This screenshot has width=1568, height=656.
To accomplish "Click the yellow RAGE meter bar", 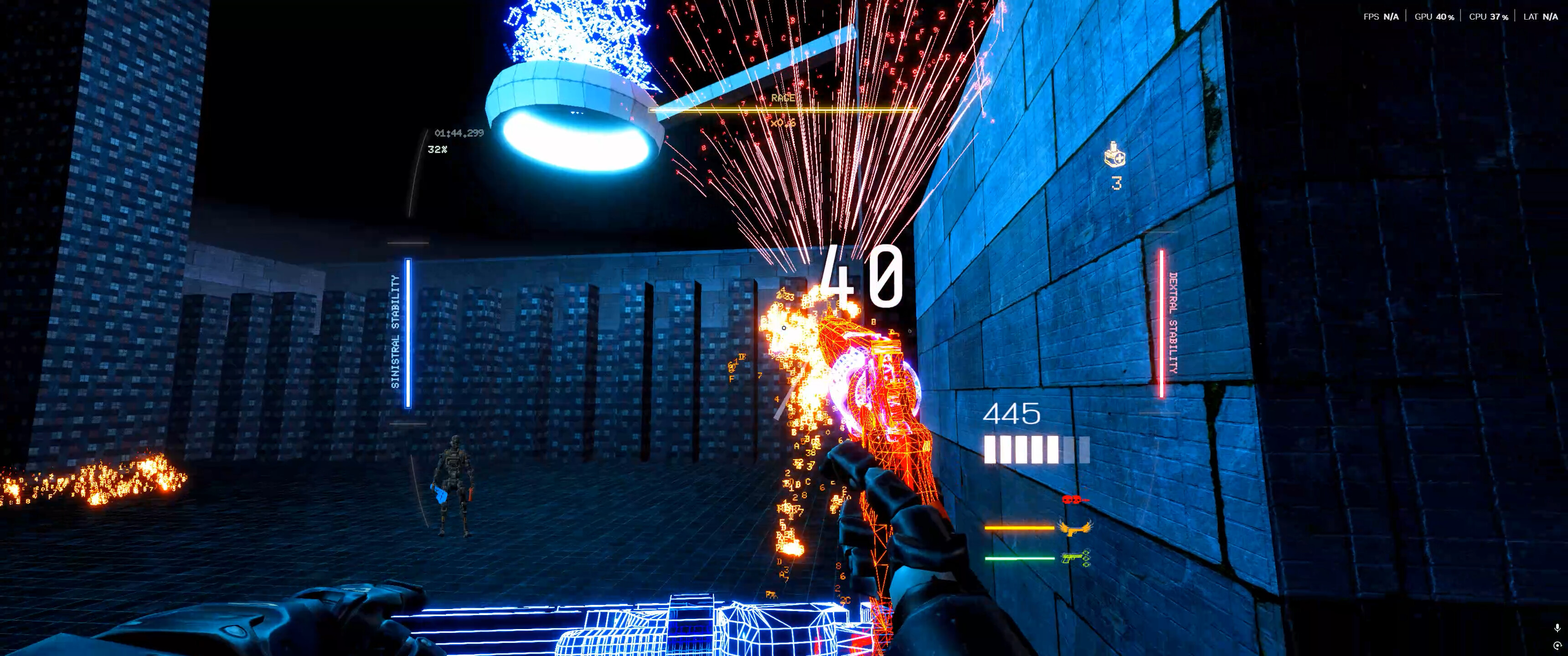I will tap(785, 110).
